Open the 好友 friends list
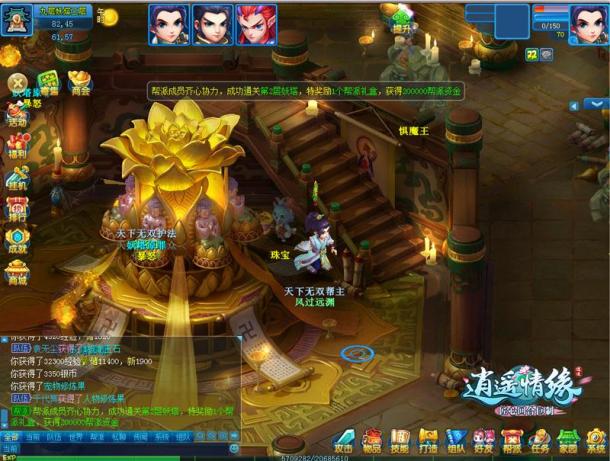 pos(484,441)
